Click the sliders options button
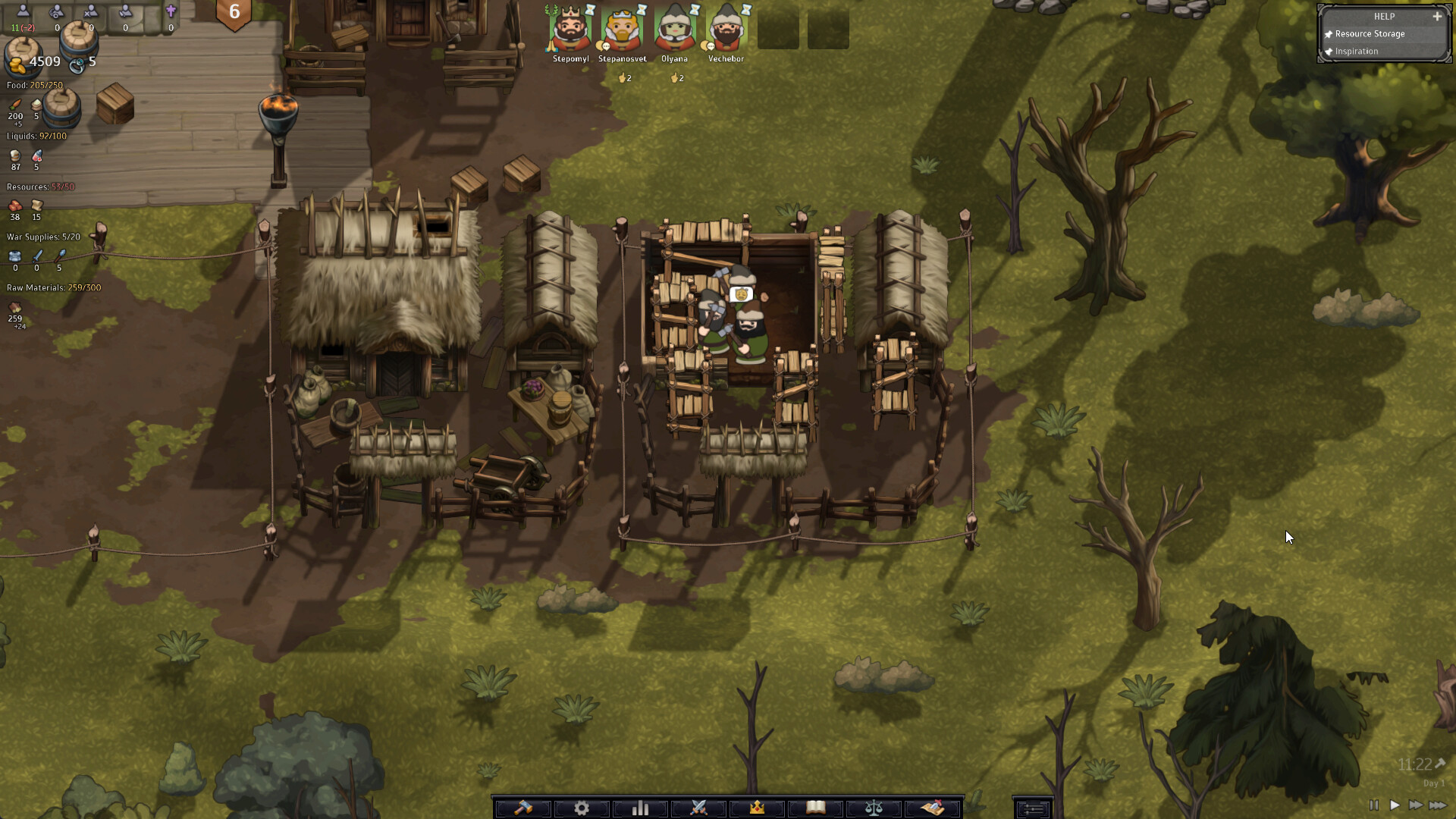This screenshot has height=819, width=1456. (x=1032, y=809)
